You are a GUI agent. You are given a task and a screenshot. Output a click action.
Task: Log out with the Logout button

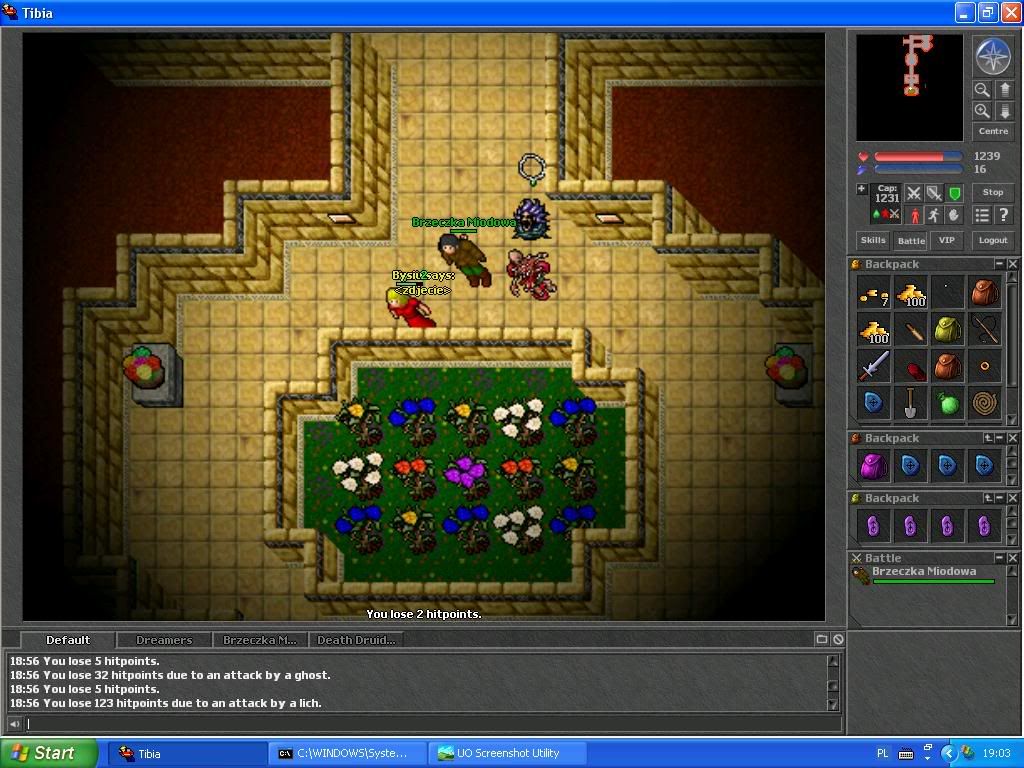(x=992, y=240)
